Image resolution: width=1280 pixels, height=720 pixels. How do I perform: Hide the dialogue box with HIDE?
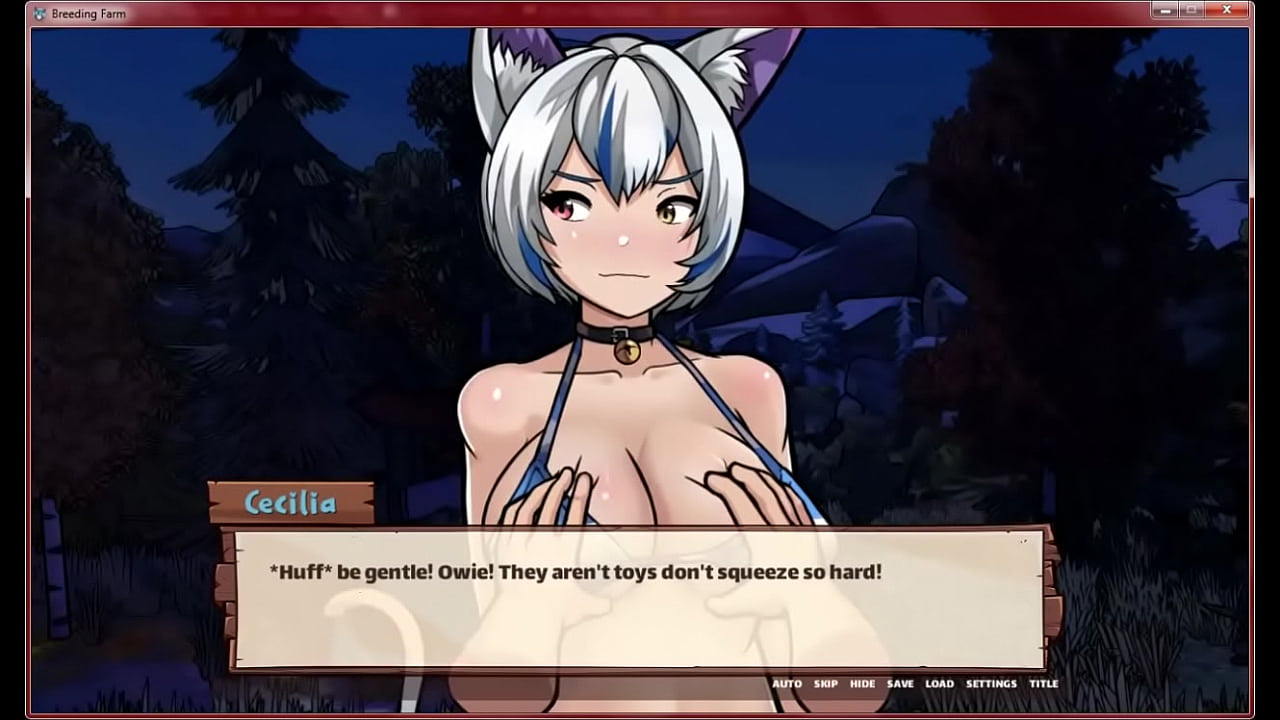[862, 684]
